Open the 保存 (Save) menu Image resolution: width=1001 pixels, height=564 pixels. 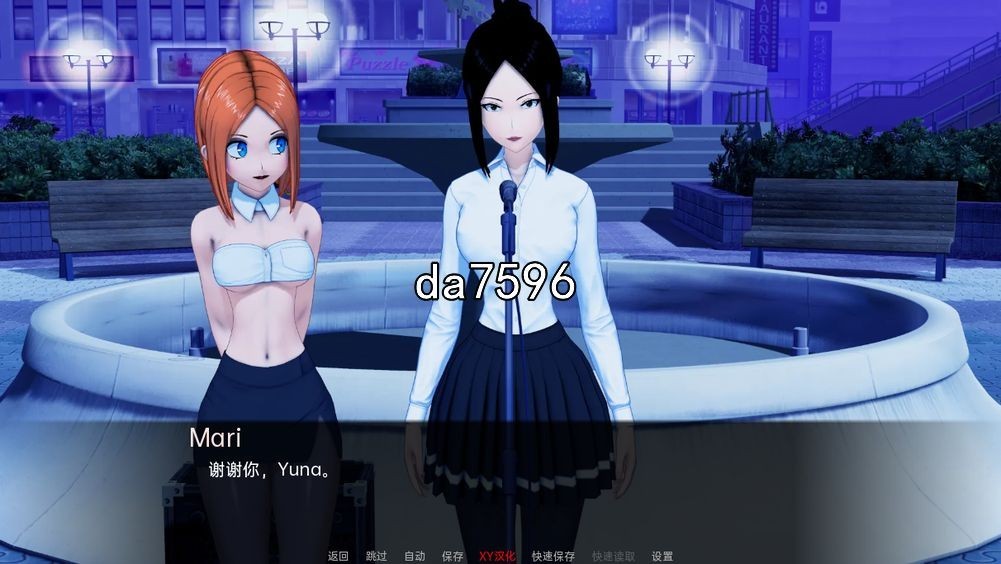coord(452,556)
